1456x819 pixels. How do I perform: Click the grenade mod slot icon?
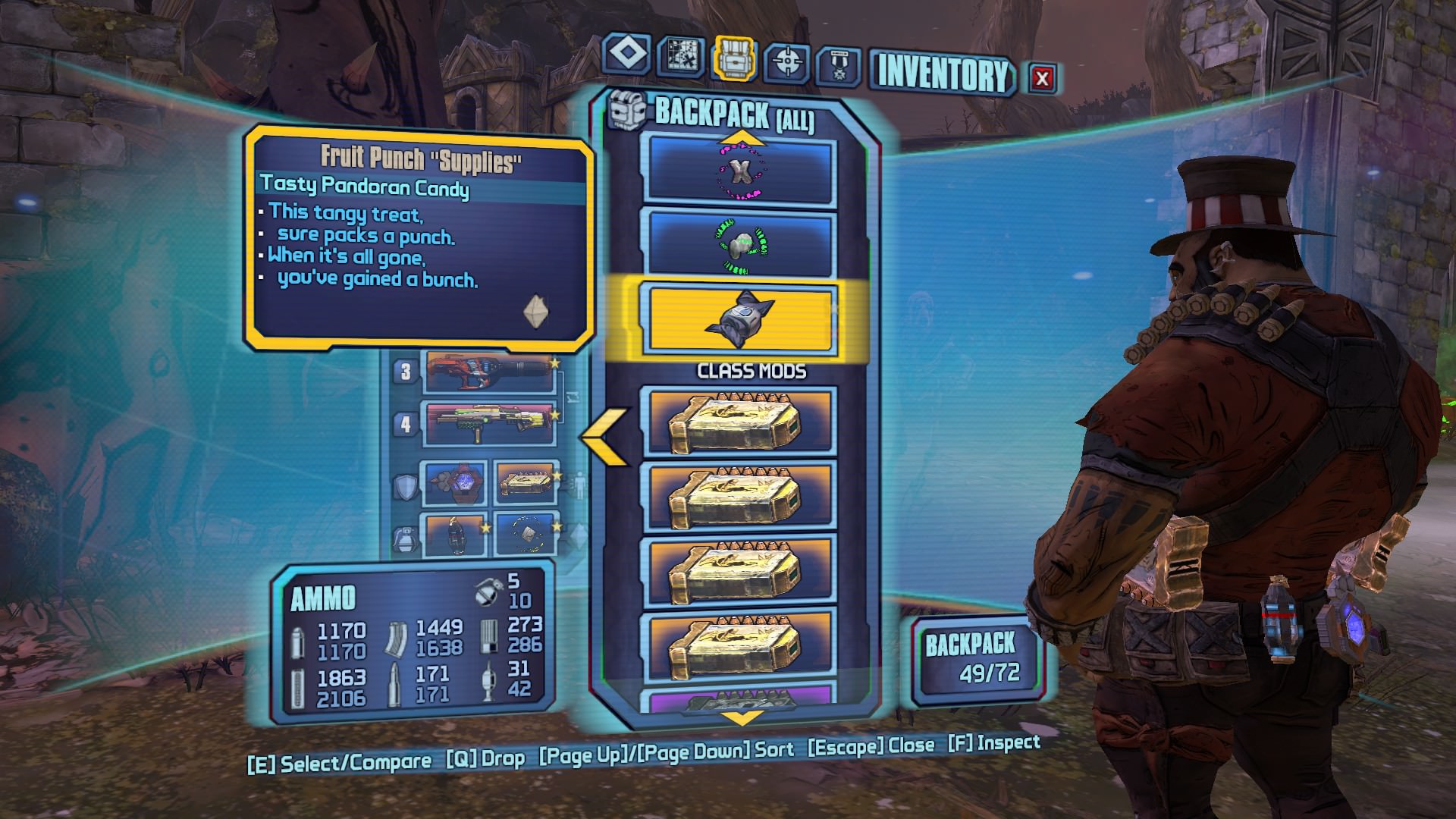click(x=405, y=540)
